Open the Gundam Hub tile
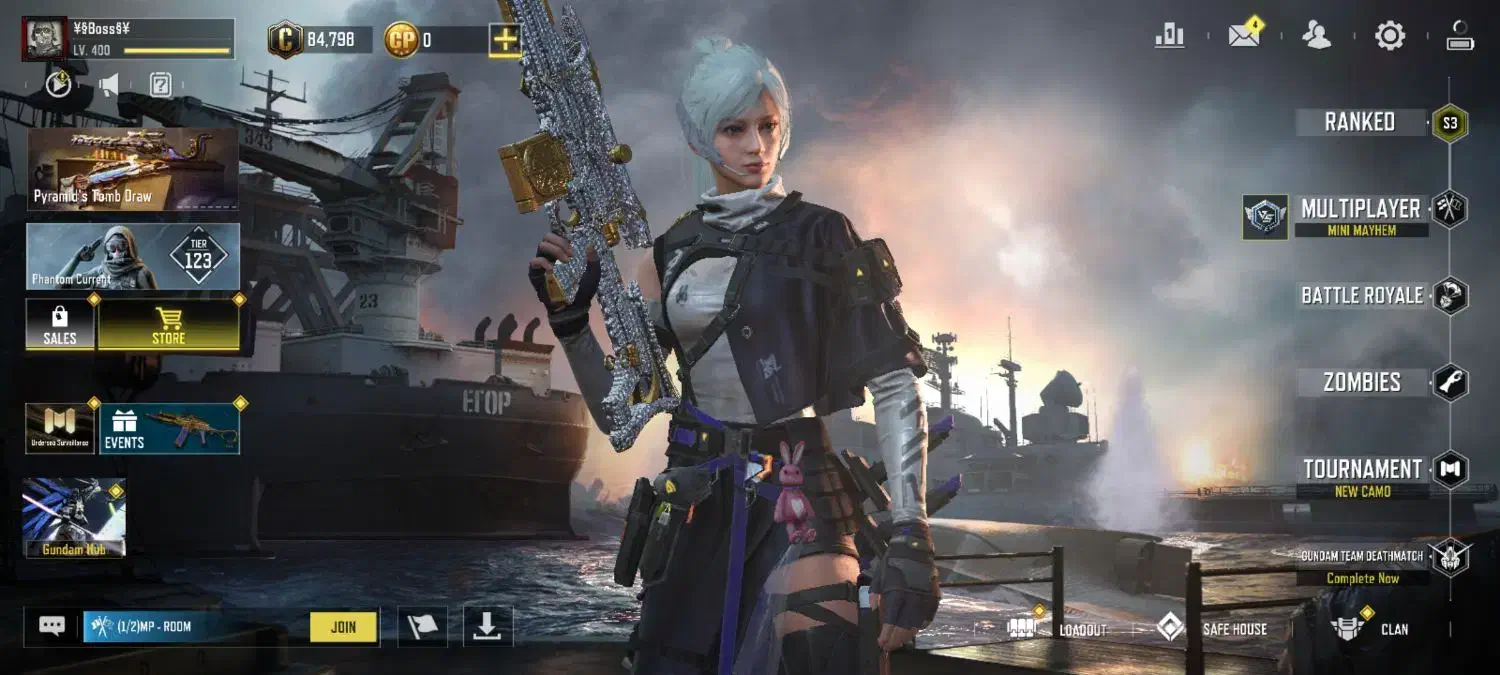1500x675 pixels. [x=74, y=516]
